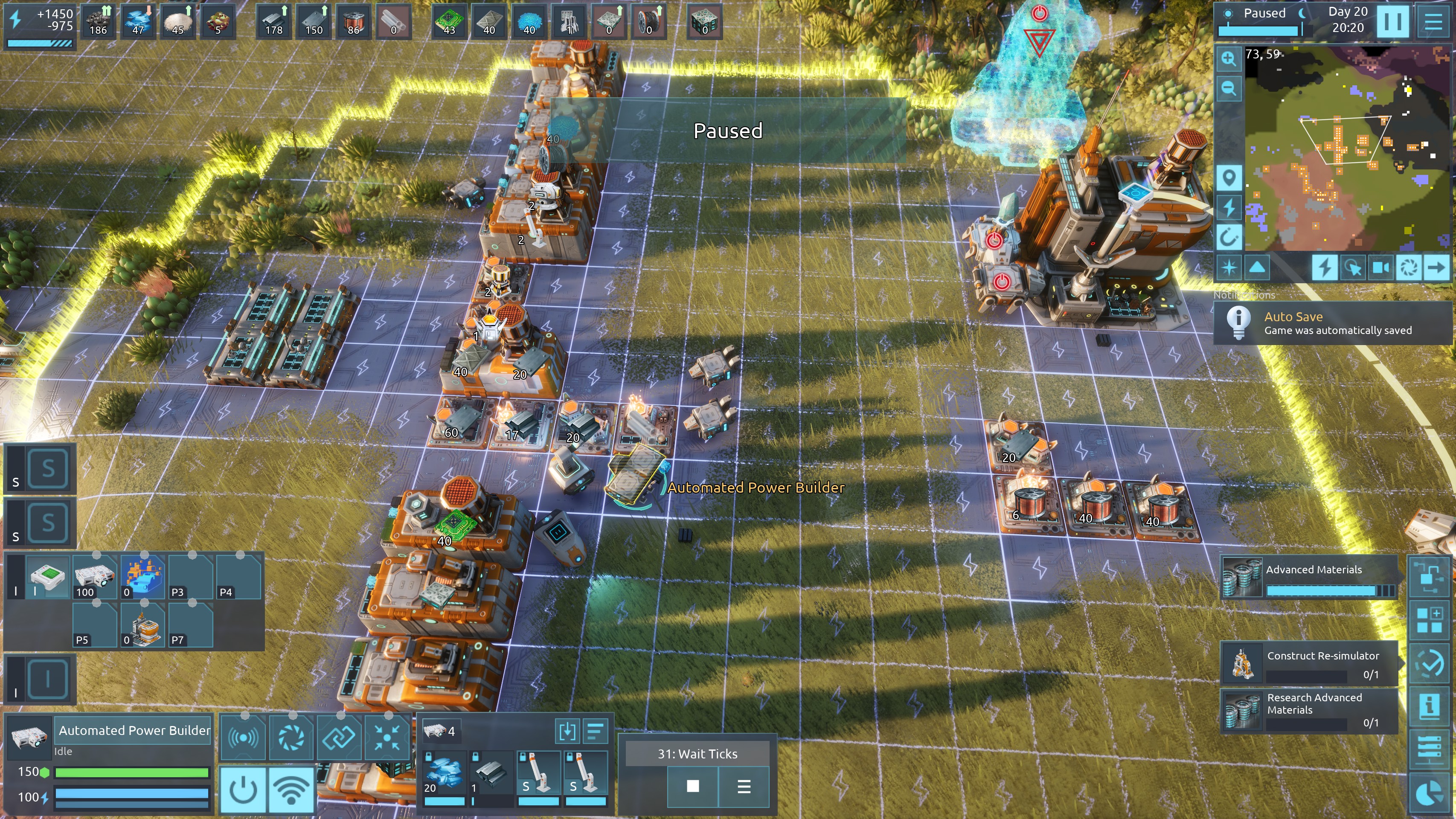Open the pie chart statistics button
Image resolution: width=1456 pixels, height=819 pixels.
[1429, 793]
